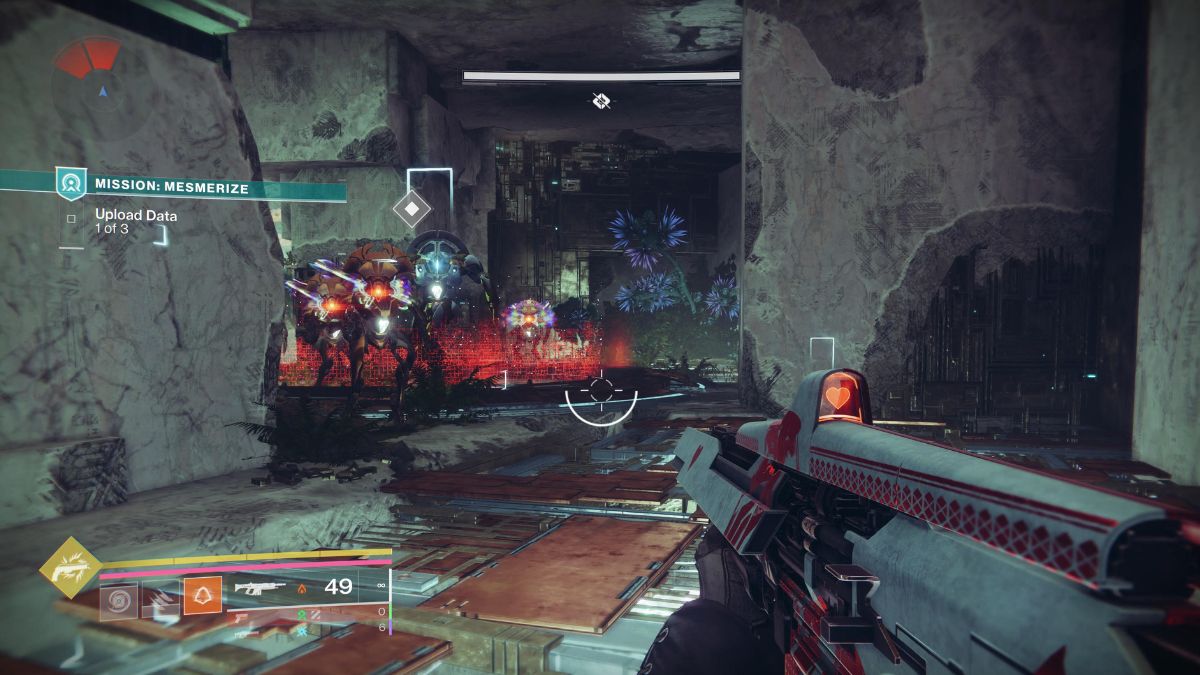This screenshot has height=675, width=1200.
Task: Activate the orange class ability icon
Action: click(x=202, y=596)
